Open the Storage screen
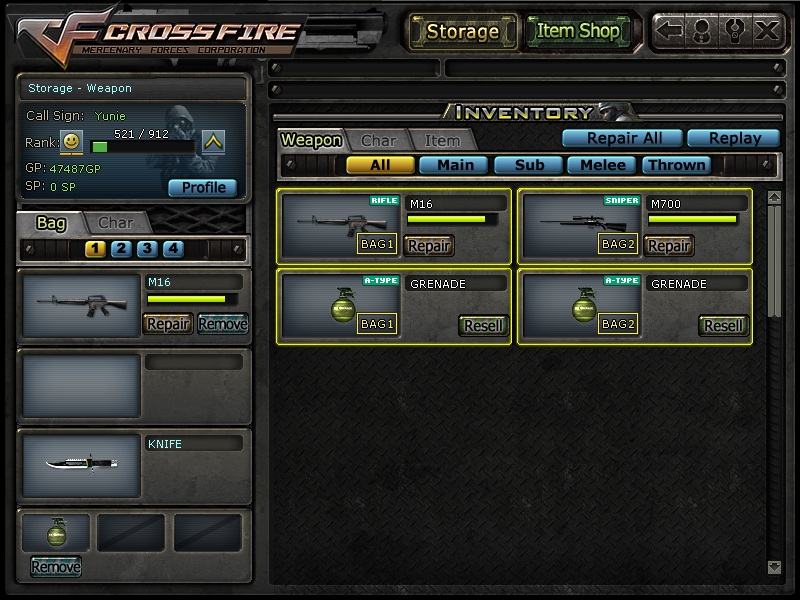This screenshot has height=600, width=800. point(462,31)
